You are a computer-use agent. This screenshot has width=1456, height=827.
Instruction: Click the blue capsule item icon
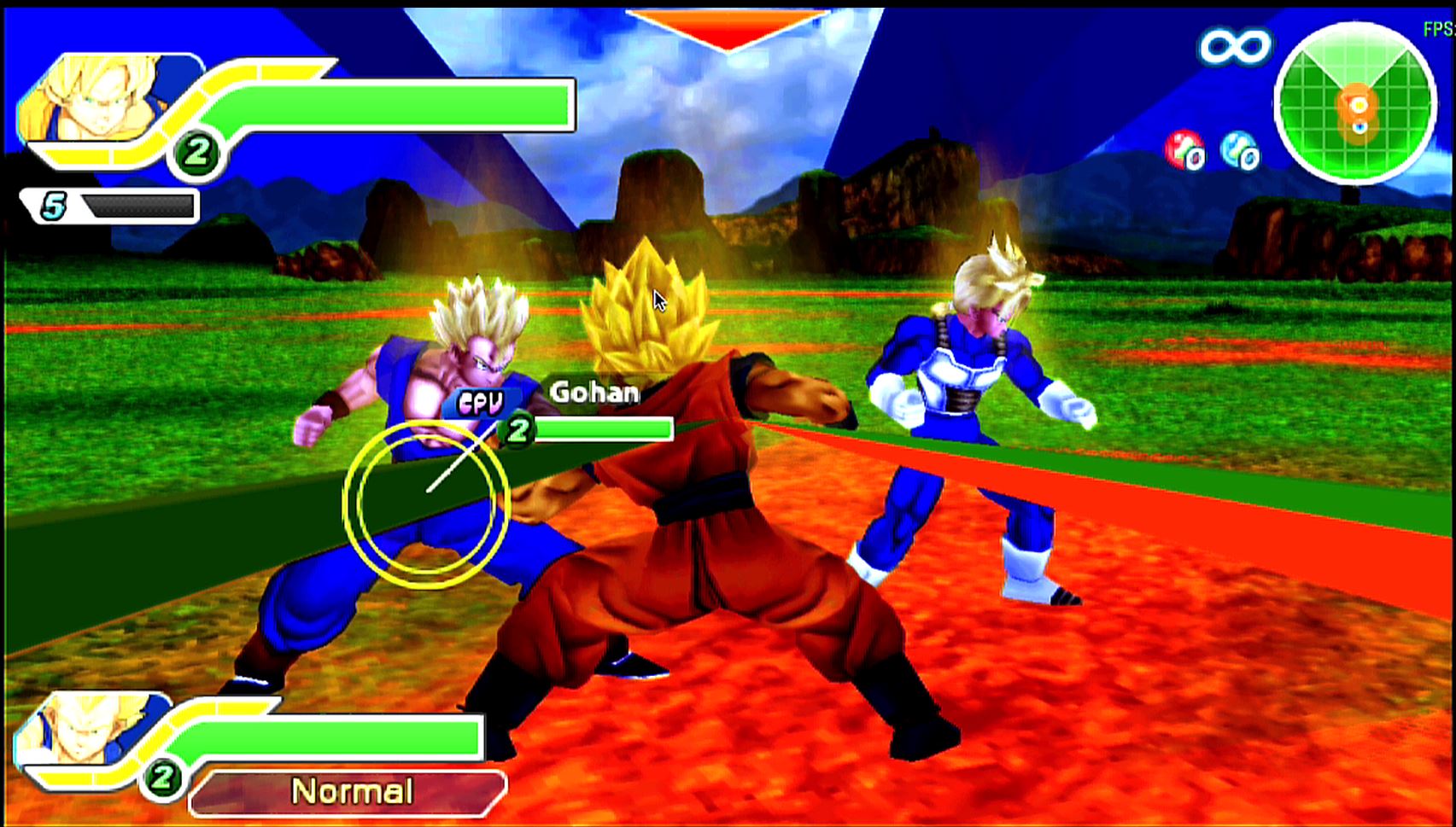(x=1239, y=150)
